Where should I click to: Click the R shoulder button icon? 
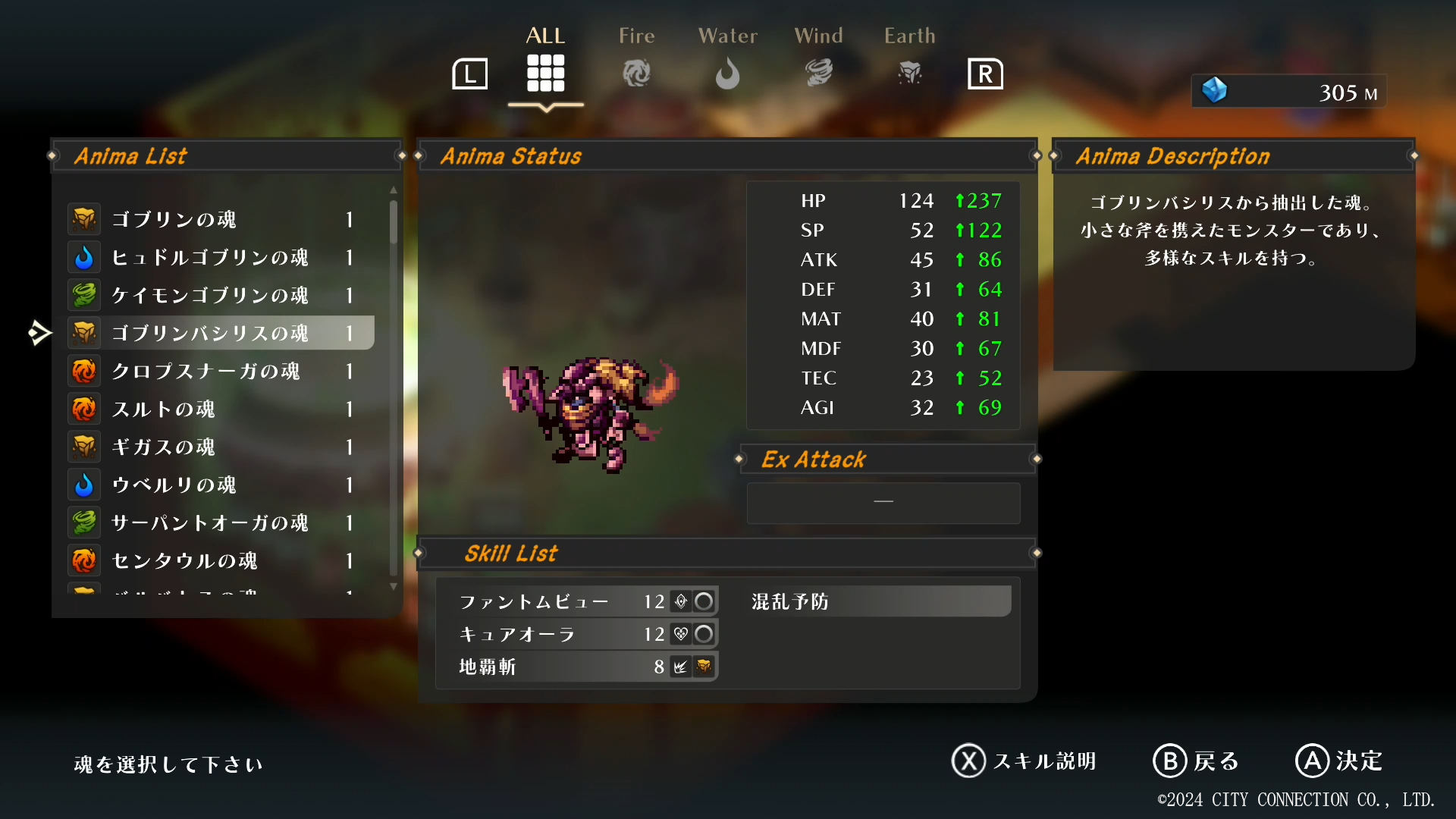pos(985,73)
